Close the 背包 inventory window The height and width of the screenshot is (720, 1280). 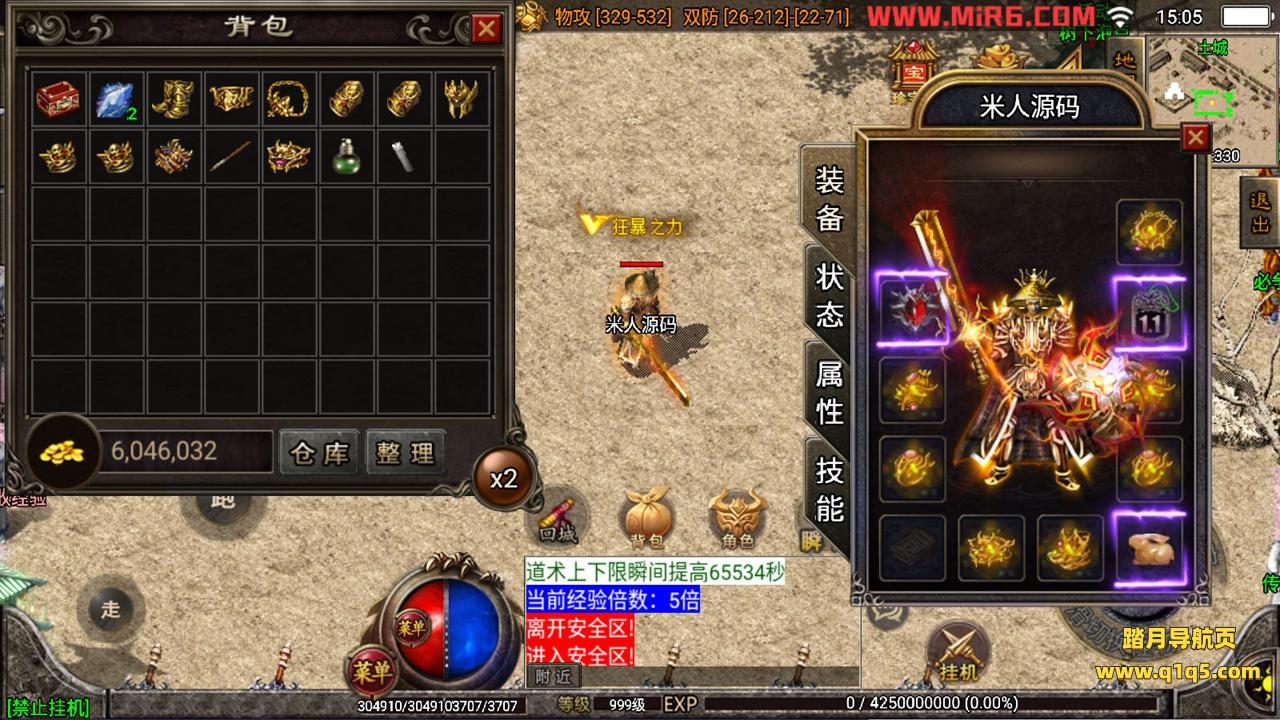[x=487, y=28]
